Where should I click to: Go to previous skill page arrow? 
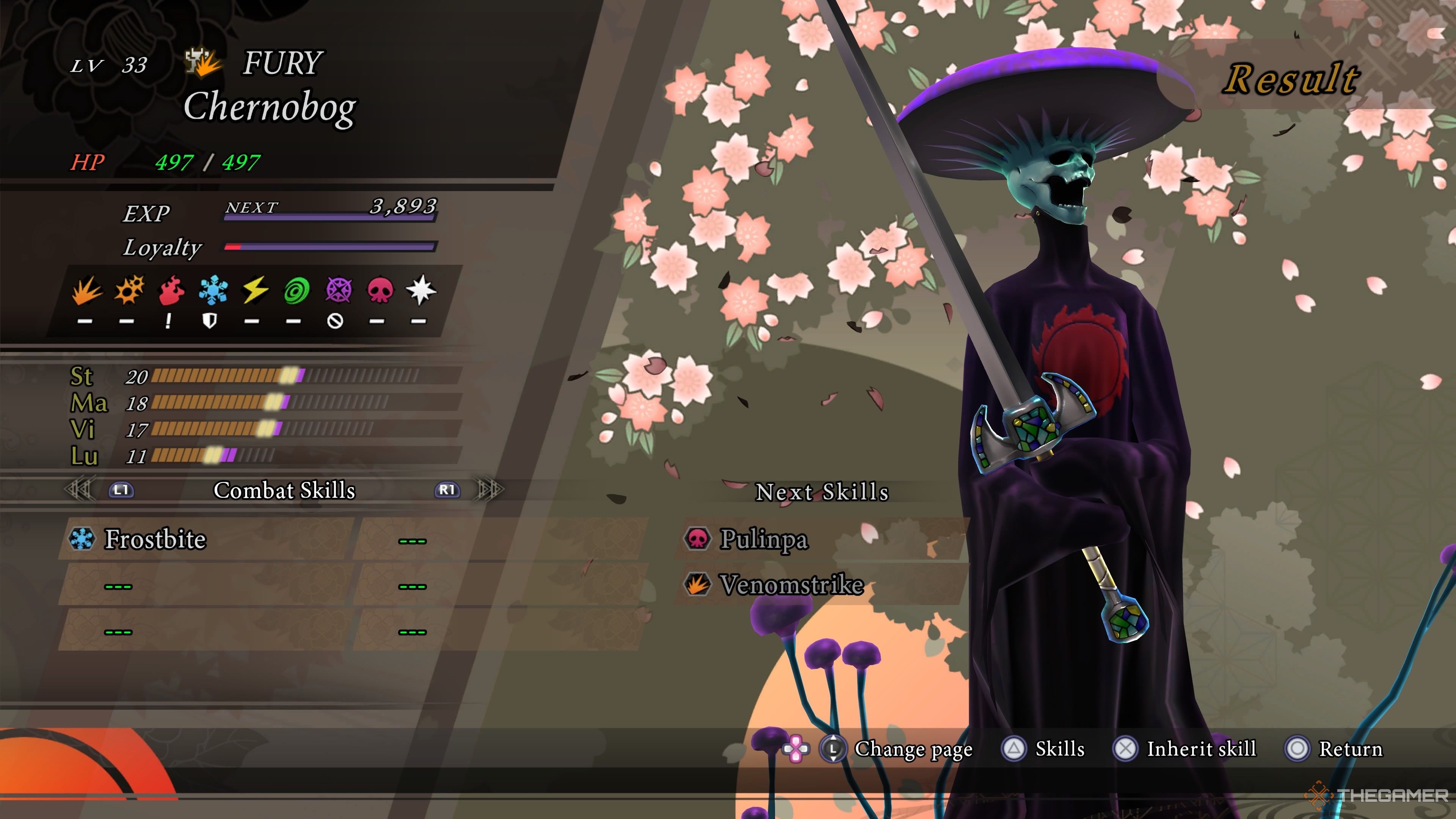coord(78,490)
